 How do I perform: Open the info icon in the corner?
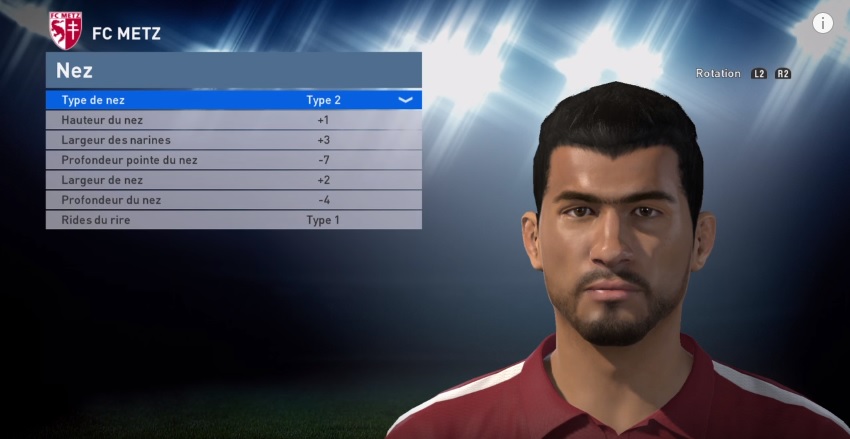823,23
